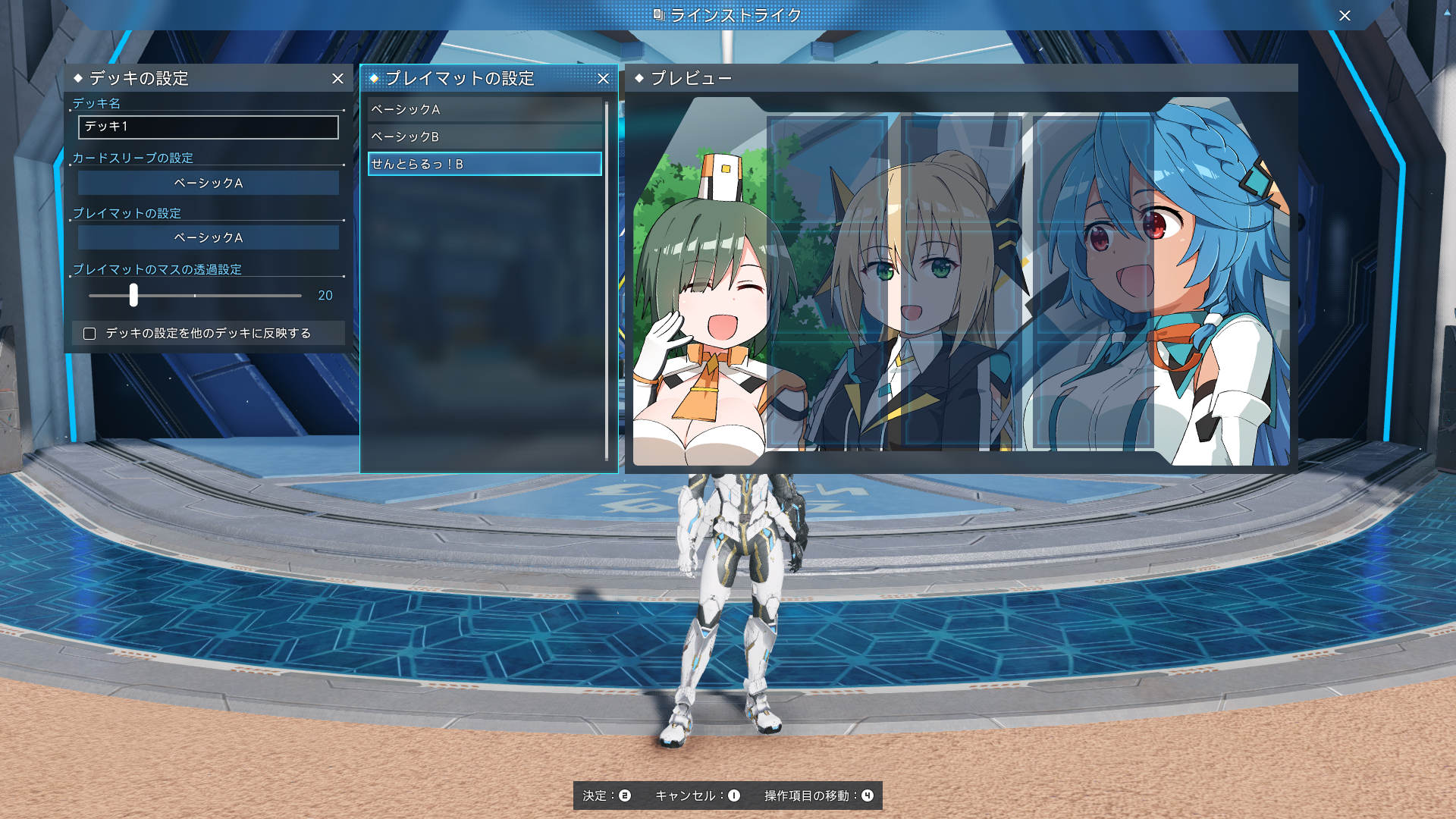1456x819 pixels.
Task: Close the デッキの設定 panel
Action: (337, 79)
